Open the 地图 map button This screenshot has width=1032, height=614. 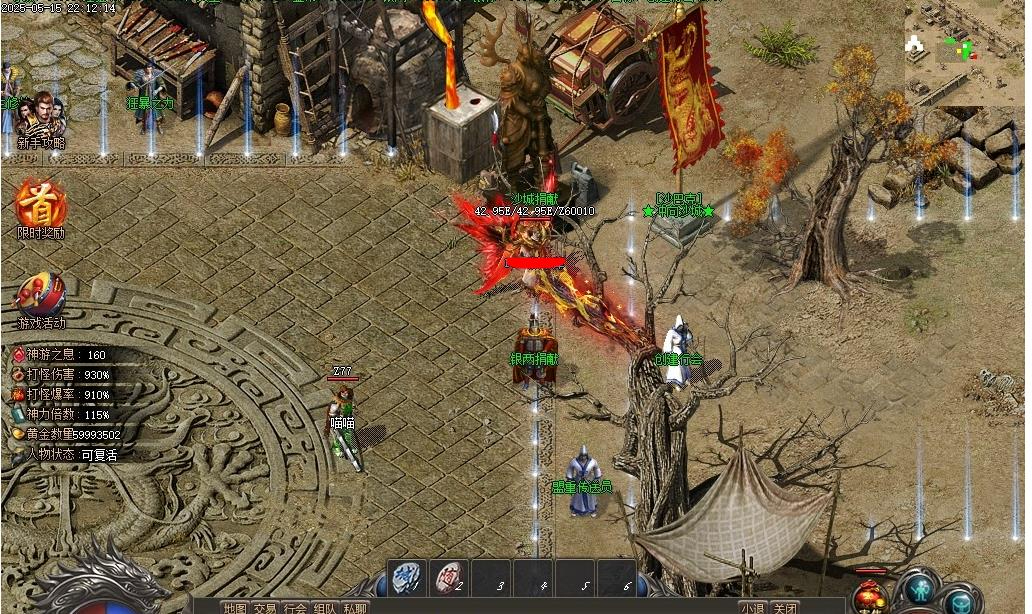click(x=235, y=607)
